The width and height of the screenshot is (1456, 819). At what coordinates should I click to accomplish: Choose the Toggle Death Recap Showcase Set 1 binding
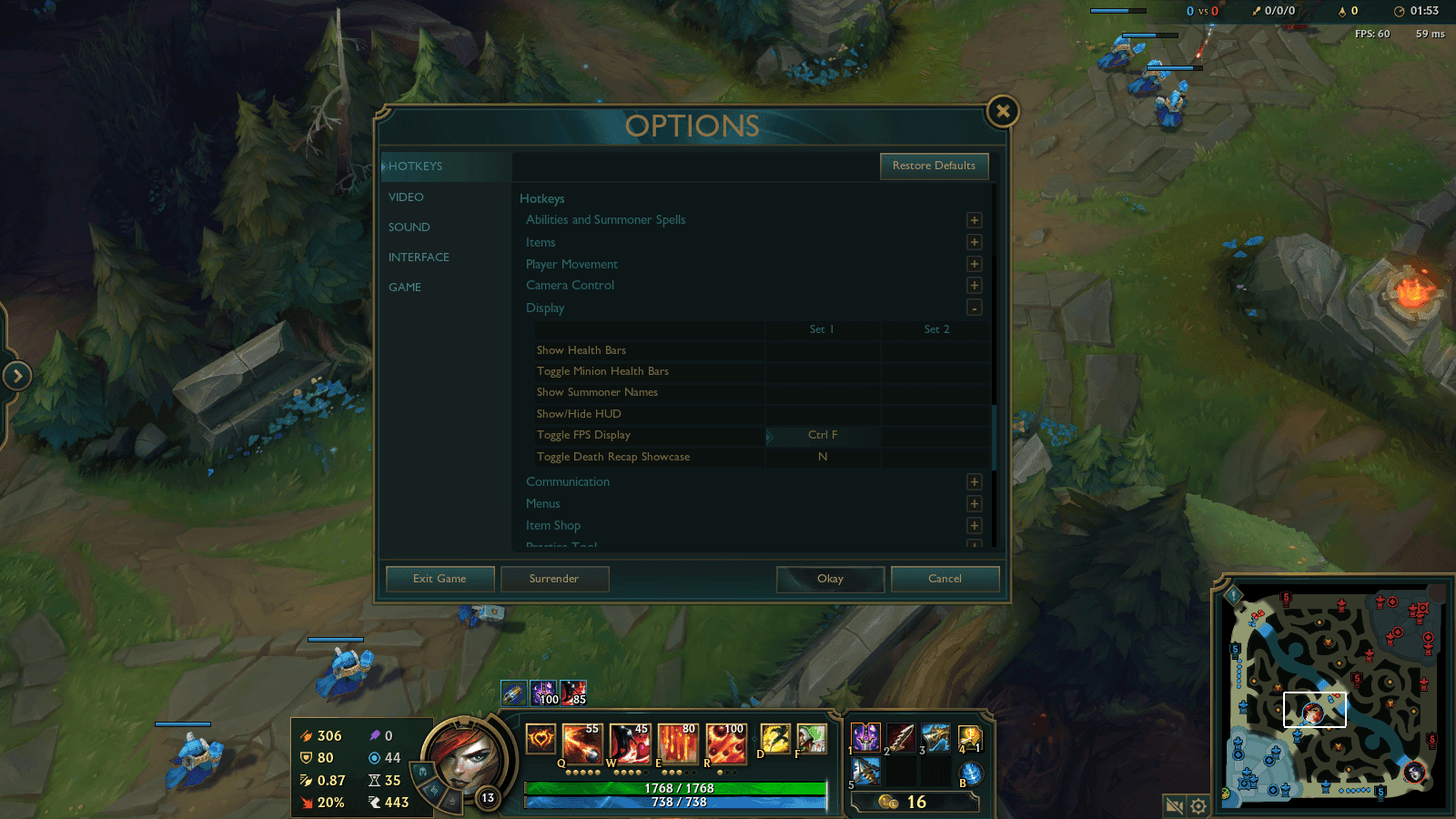pos(823,457)
